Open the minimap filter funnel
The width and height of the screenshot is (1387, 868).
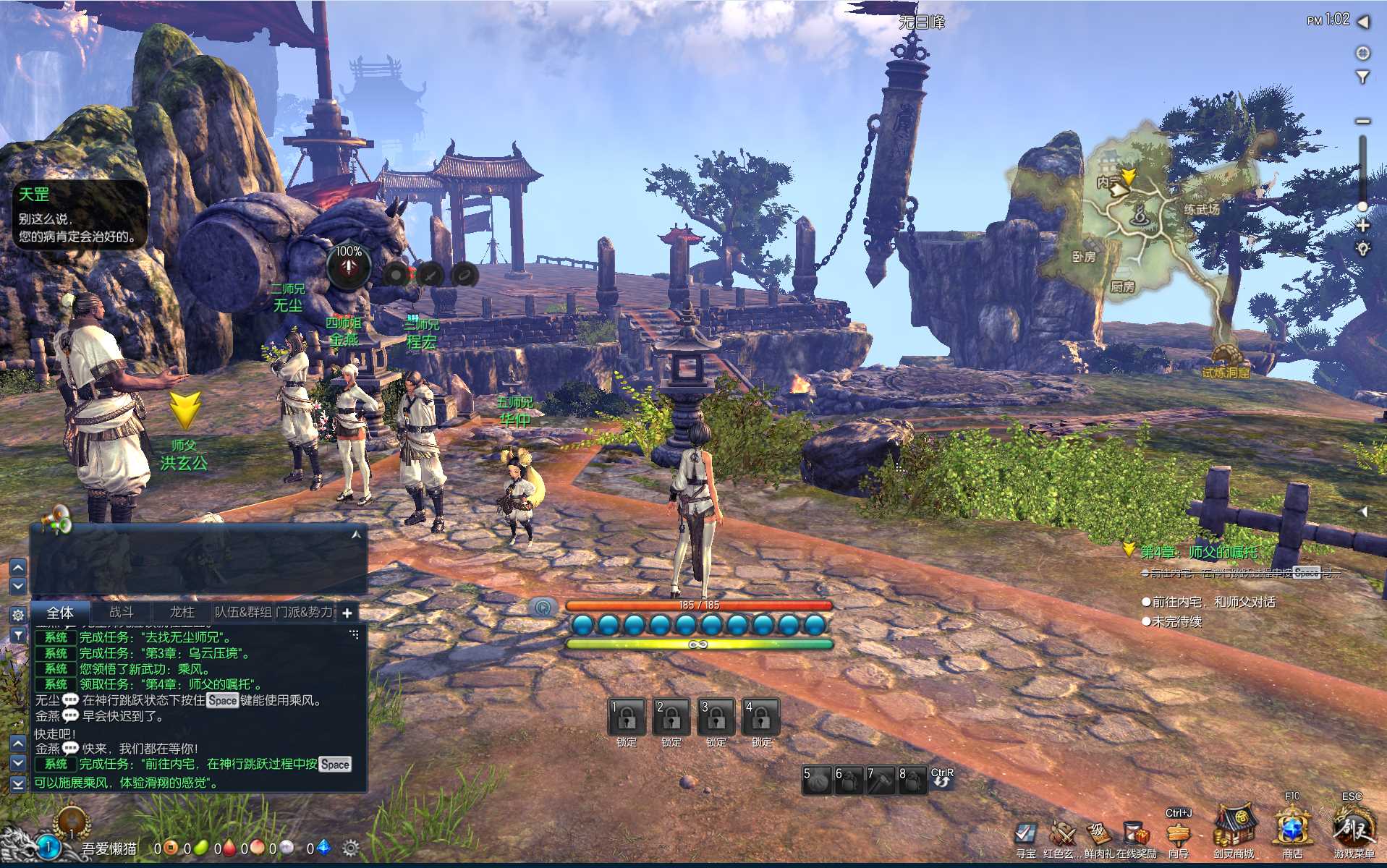(1363, 77)
